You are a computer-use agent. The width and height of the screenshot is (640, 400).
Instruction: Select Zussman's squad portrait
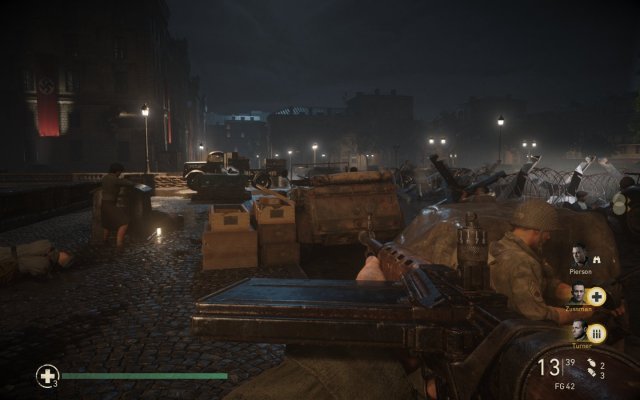pos(579,295)
